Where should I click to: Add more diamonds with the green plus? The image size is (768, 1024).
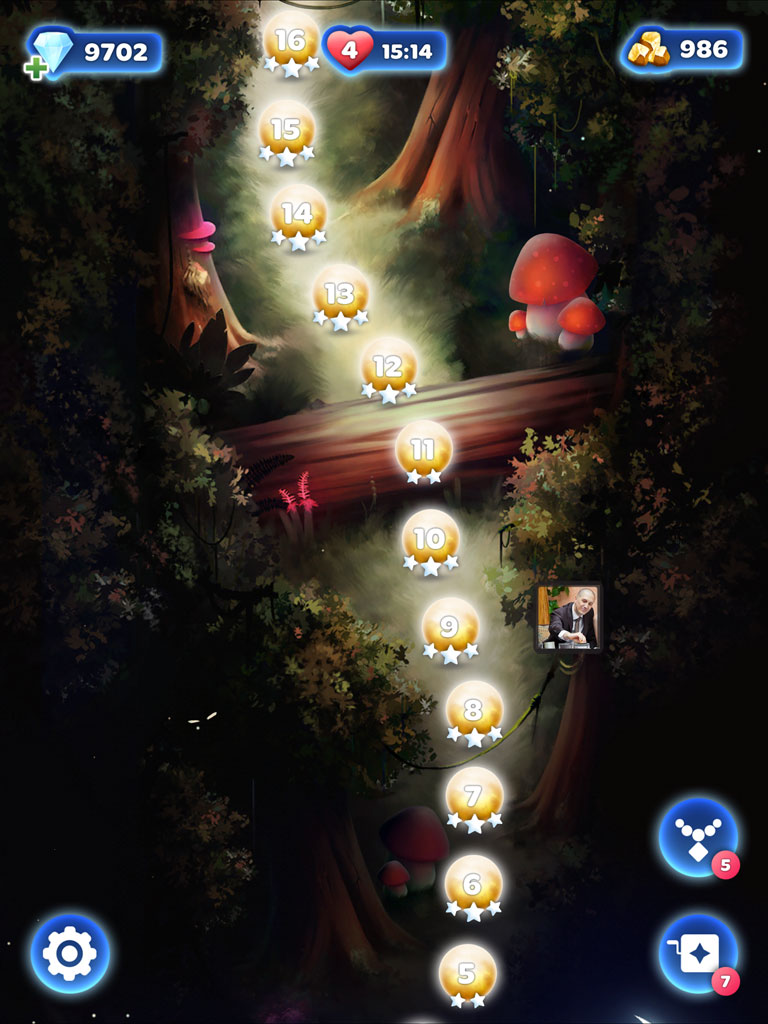coord(36,69)
